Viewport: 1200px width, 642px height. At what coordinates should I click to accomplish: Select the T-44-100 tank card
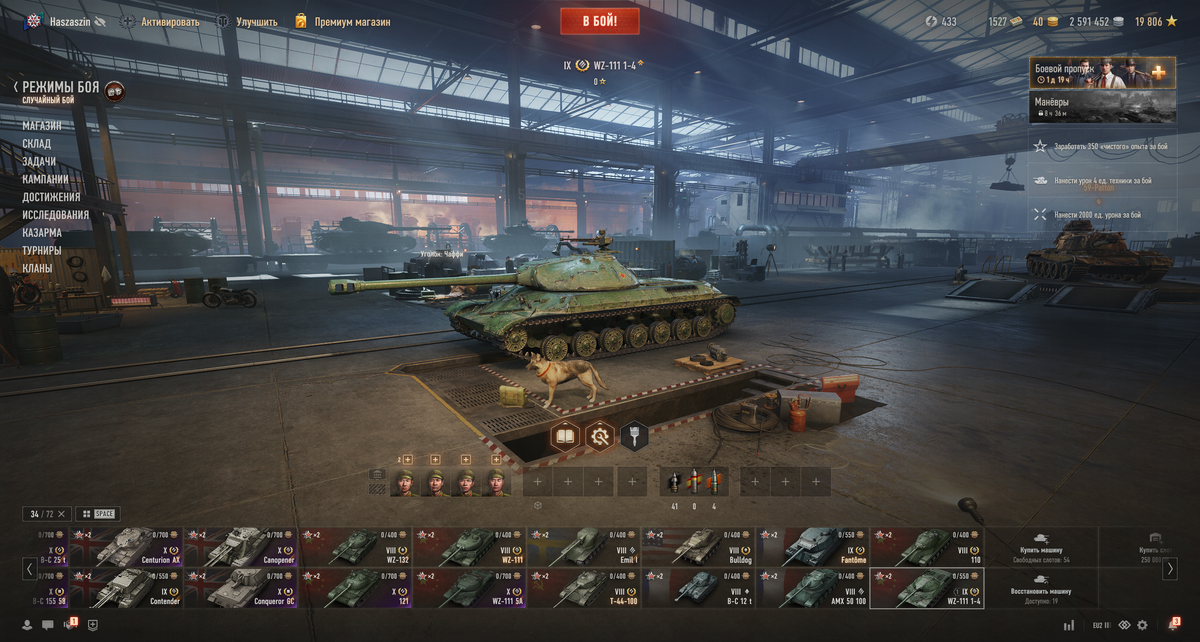(x=584, y=588)
